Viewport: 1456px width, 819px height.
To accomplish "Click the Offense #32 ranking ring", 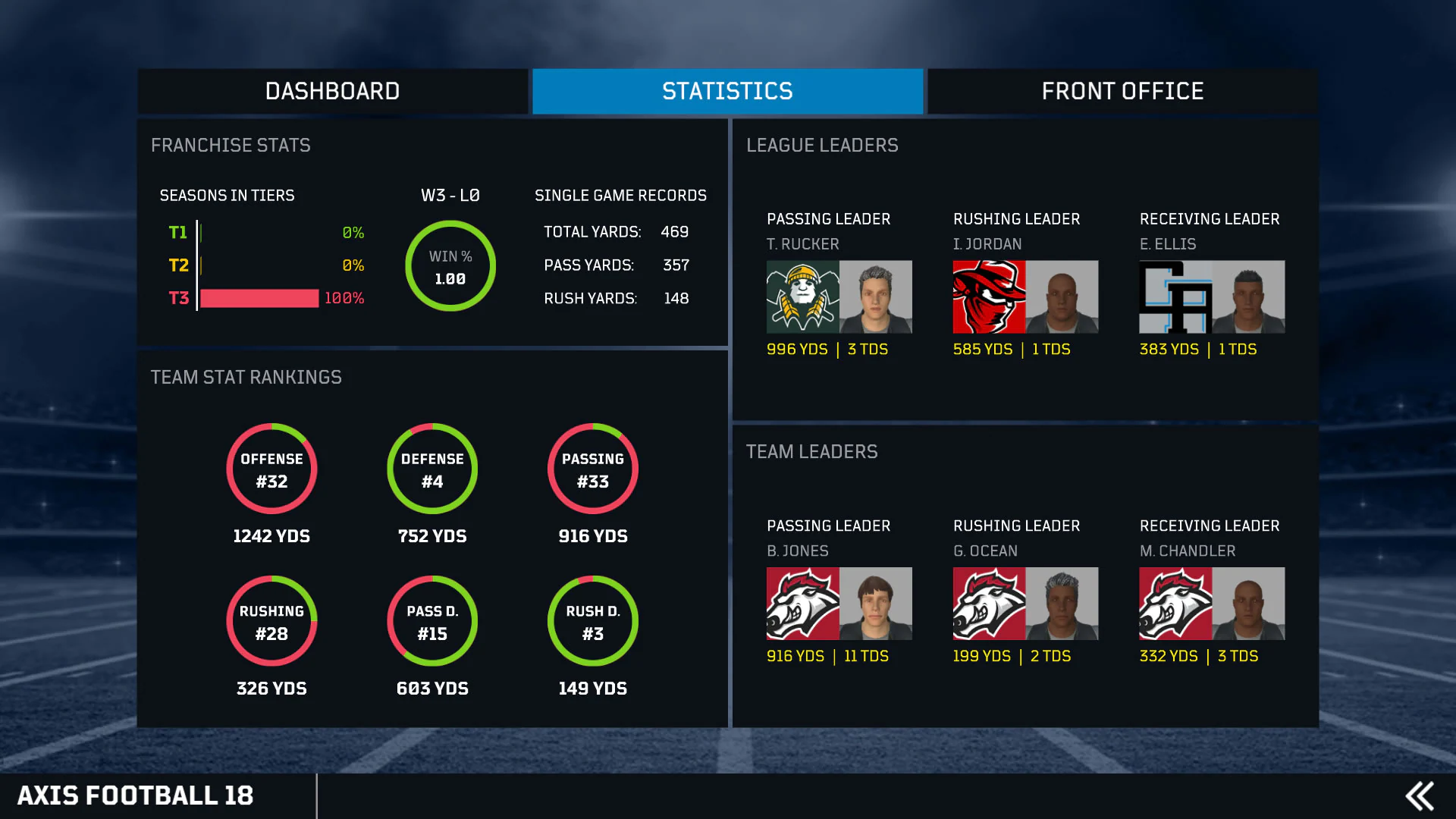I will (271, 469).
